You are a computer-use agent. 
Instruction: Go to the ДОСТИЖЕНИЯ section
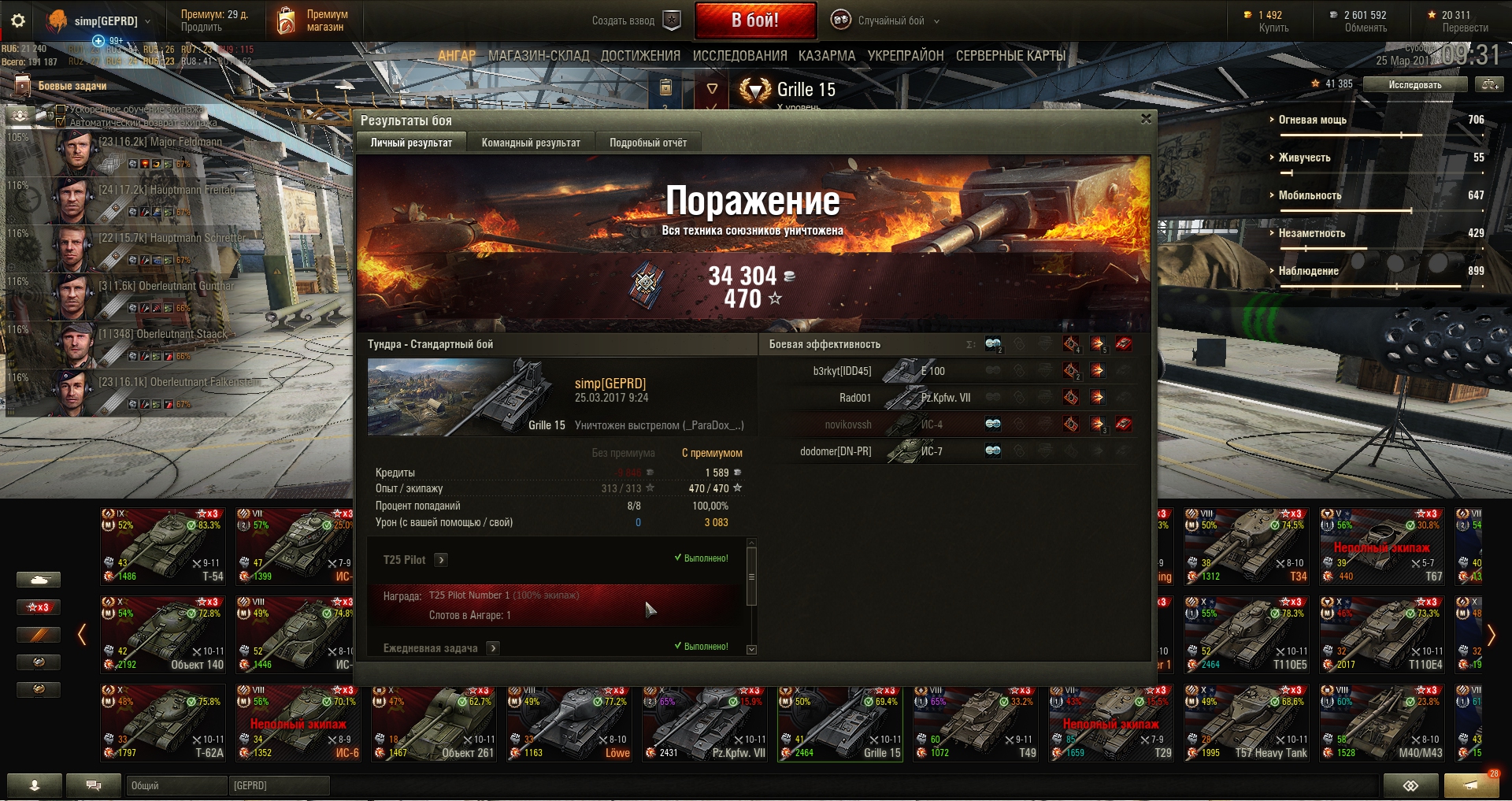click(640, 56)
